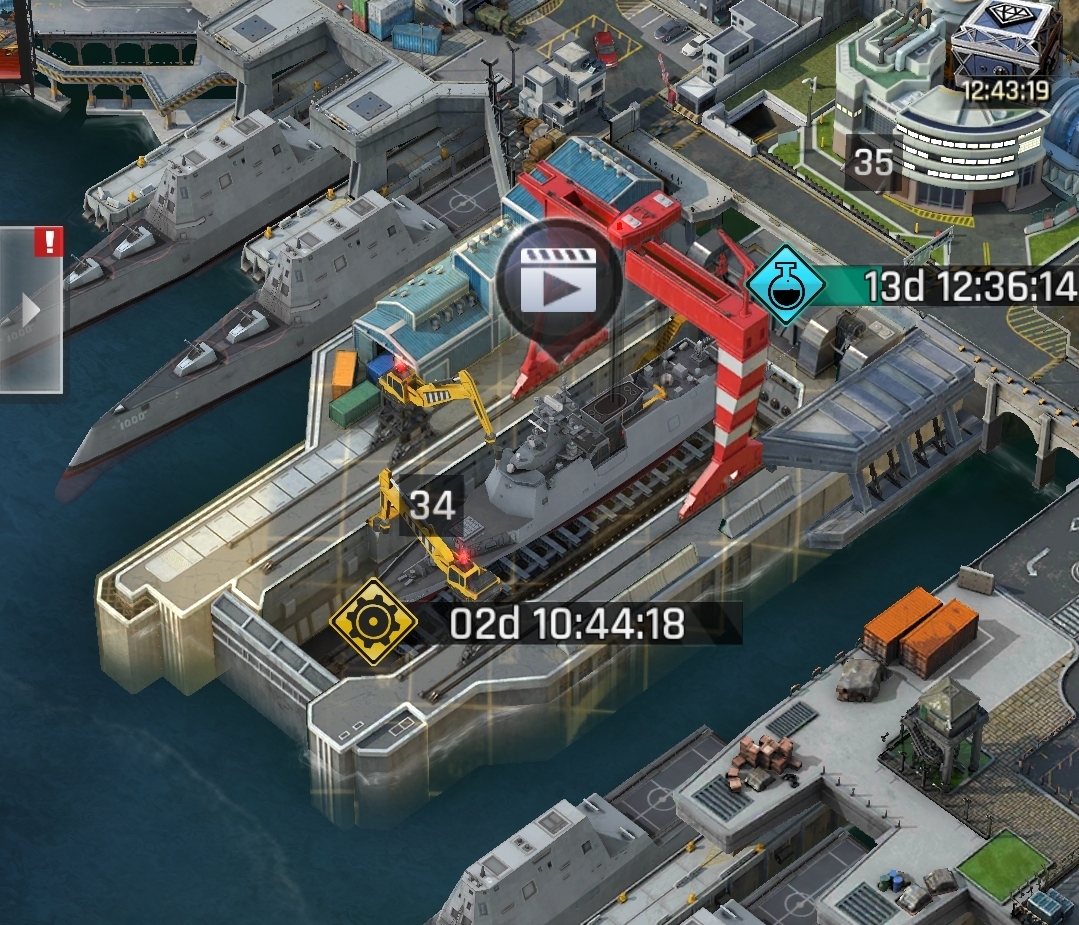Tap the blue flask research timer icon
This screenshot has height=925, width=1079.
786,285
